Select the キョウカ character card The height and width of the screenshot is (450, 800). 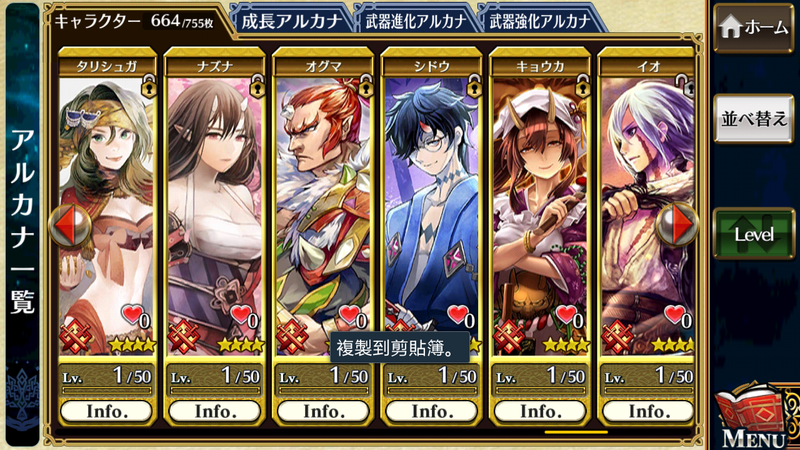point(539,200)
